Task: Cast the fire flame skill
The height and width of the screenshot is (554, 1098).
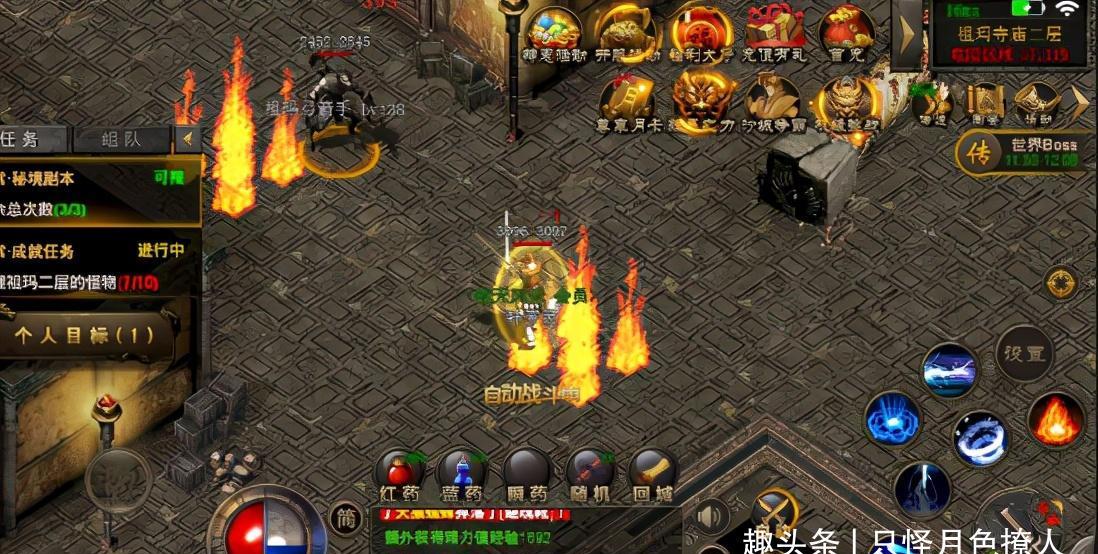Action: click(1056, 418)
